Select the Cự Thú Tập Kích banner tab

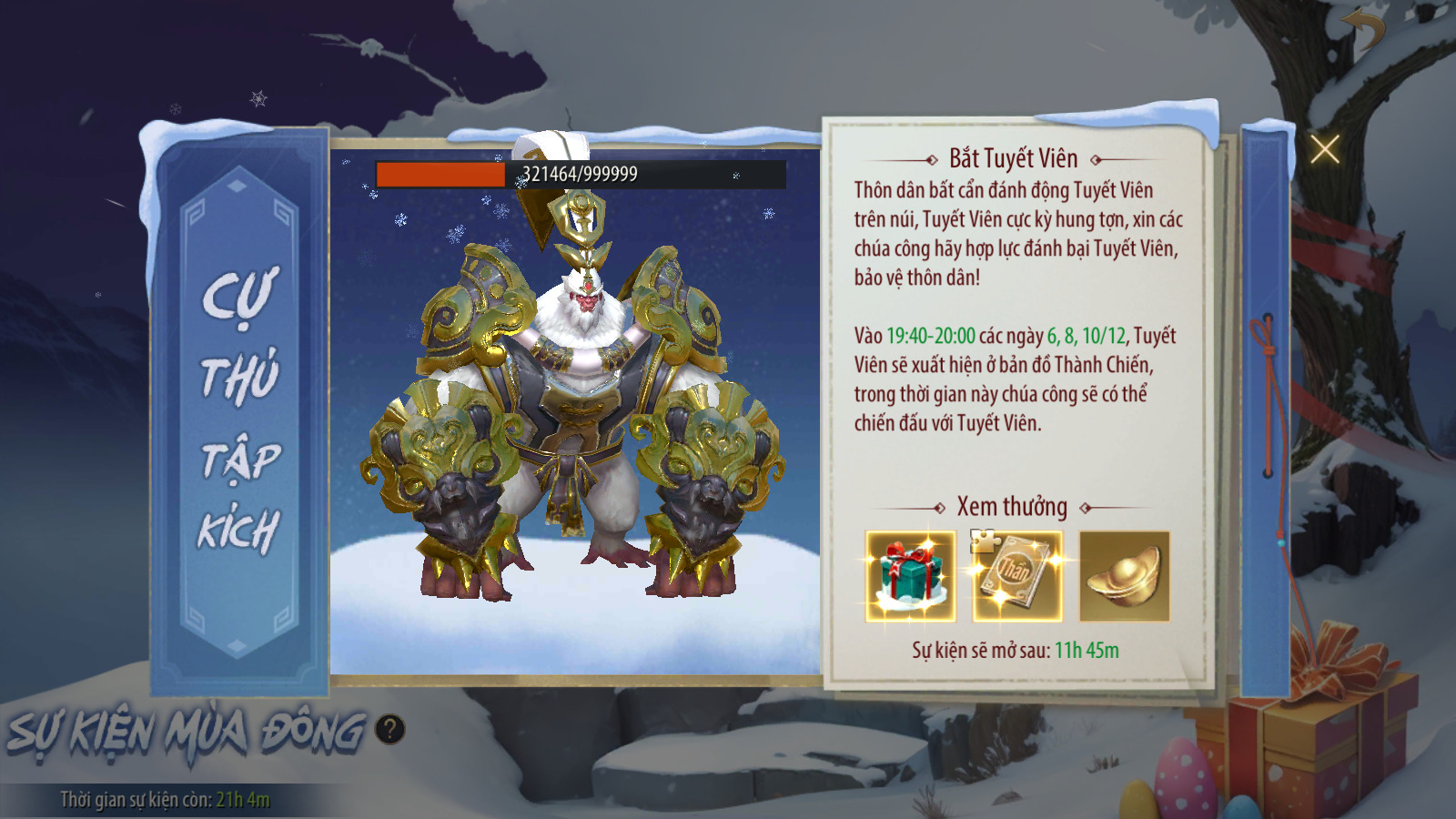click(x=239, y=409)
